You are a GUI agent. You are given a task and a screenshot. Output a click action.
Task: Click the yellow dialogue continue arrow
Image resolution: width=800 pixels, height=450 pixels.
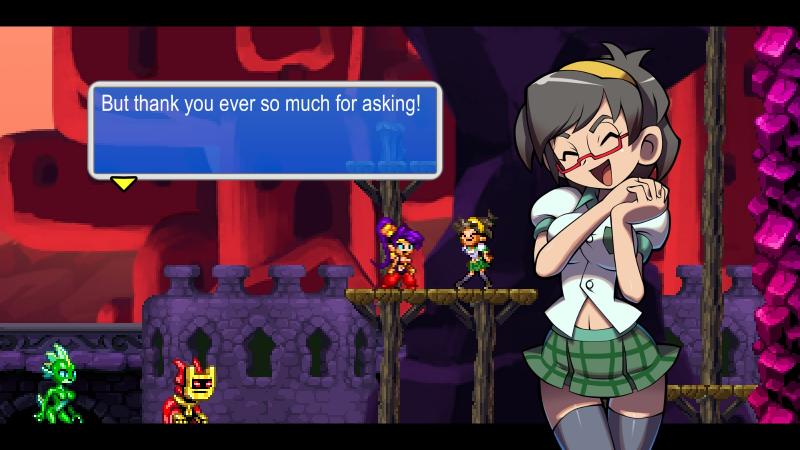(123, 183)
